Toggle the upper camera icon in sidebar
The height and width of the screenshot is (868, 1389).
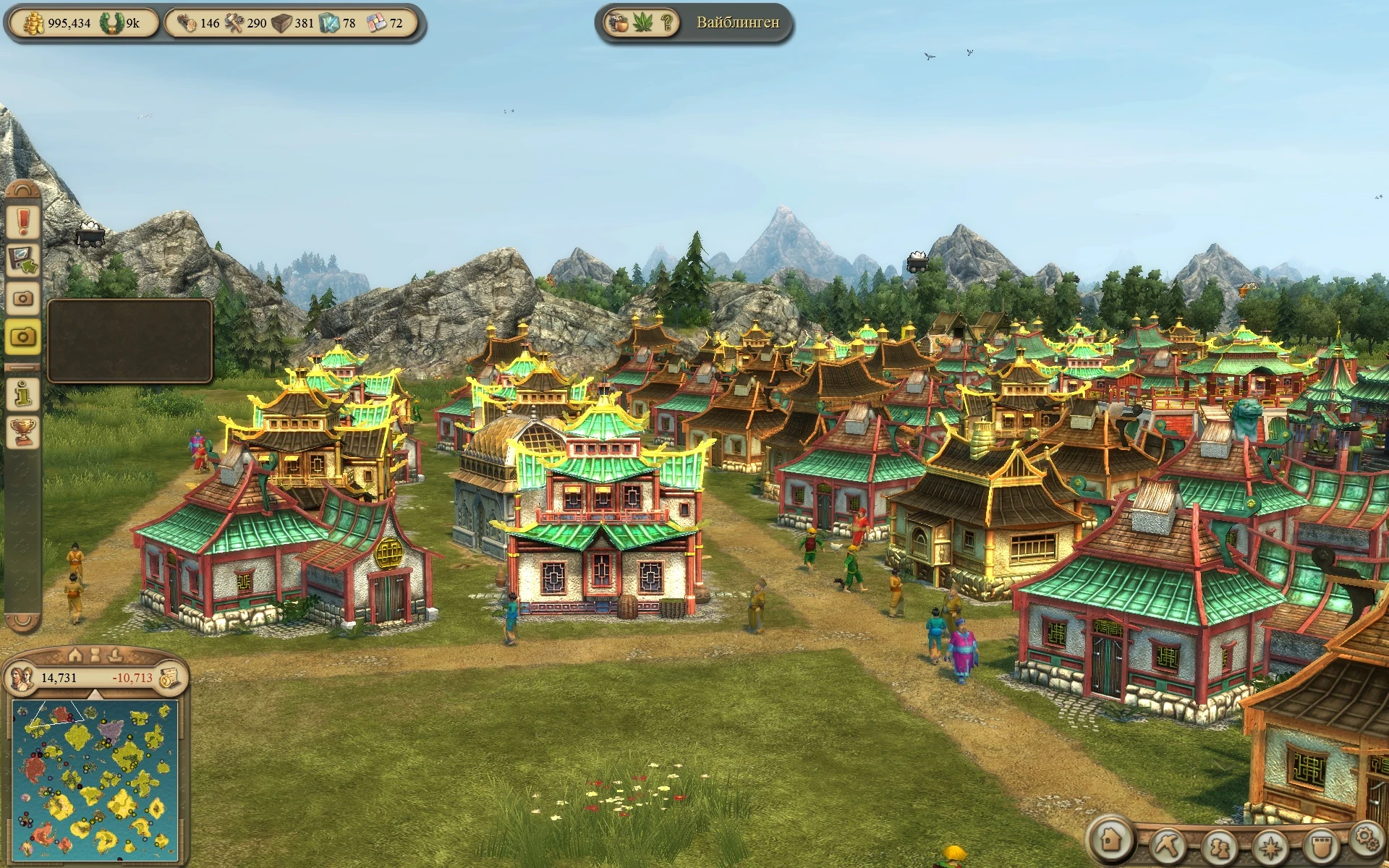[22, 297]
